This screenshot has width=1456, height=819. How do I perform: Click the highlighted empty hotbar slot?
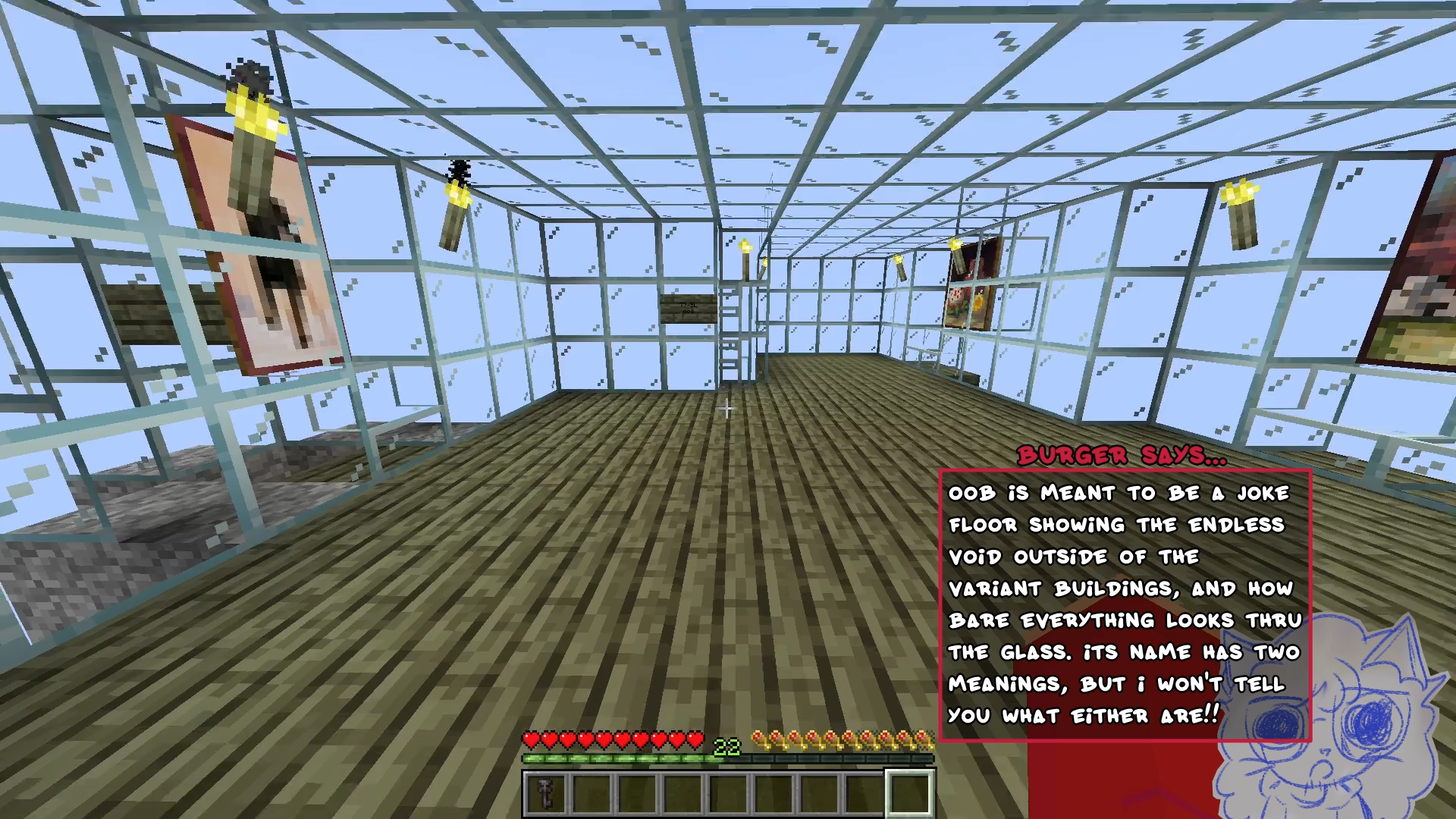[909, 793]
